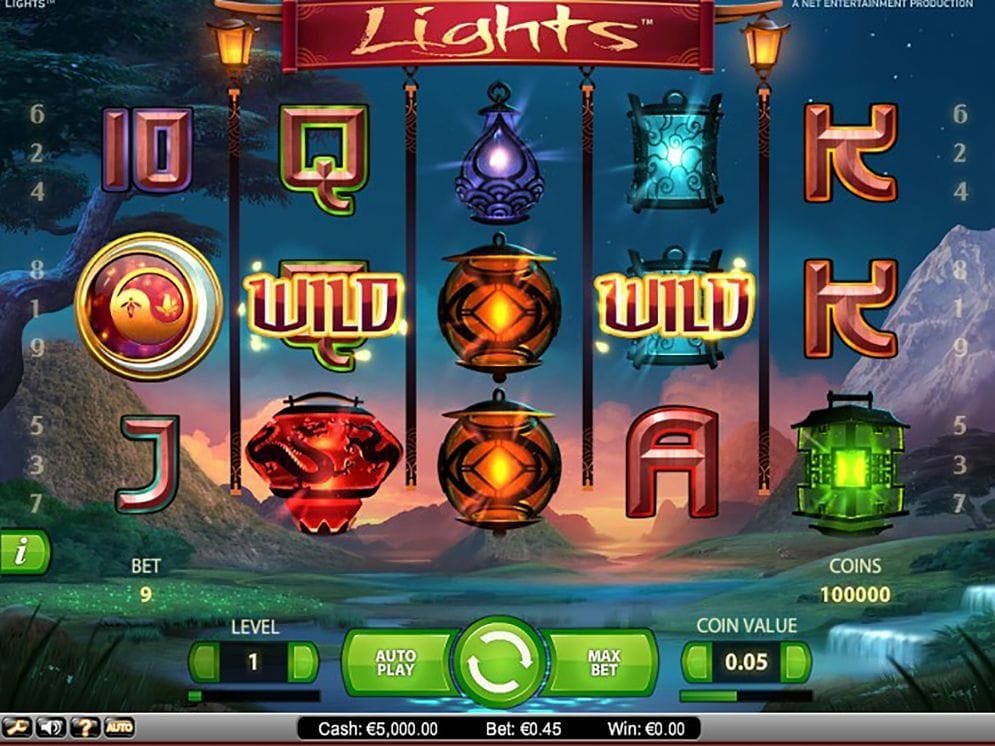The image size is (995, 746).
Task: Start Auto Play
Action: point(394,663)
